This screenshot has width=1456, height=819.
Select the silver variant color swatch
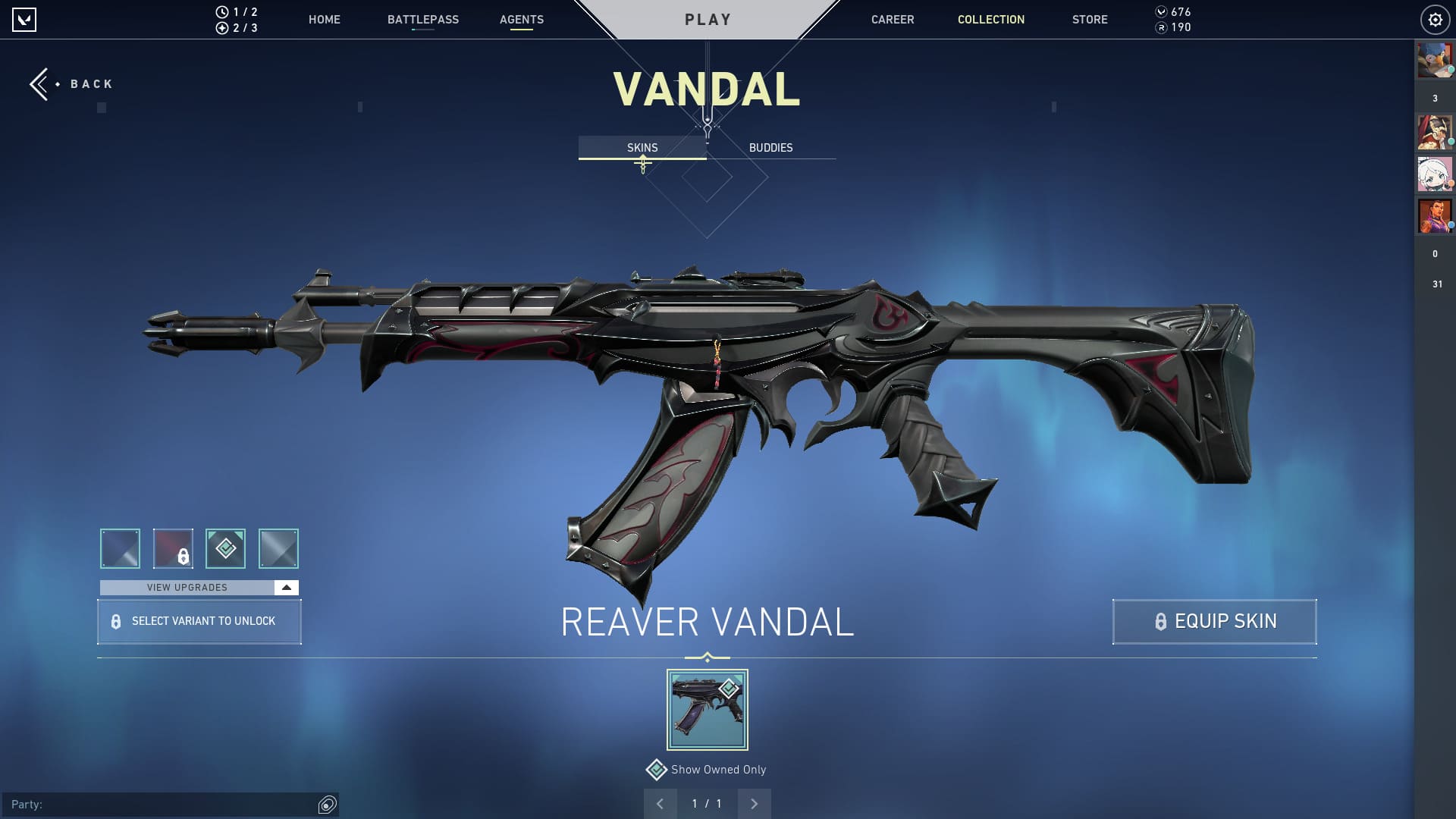278,548
